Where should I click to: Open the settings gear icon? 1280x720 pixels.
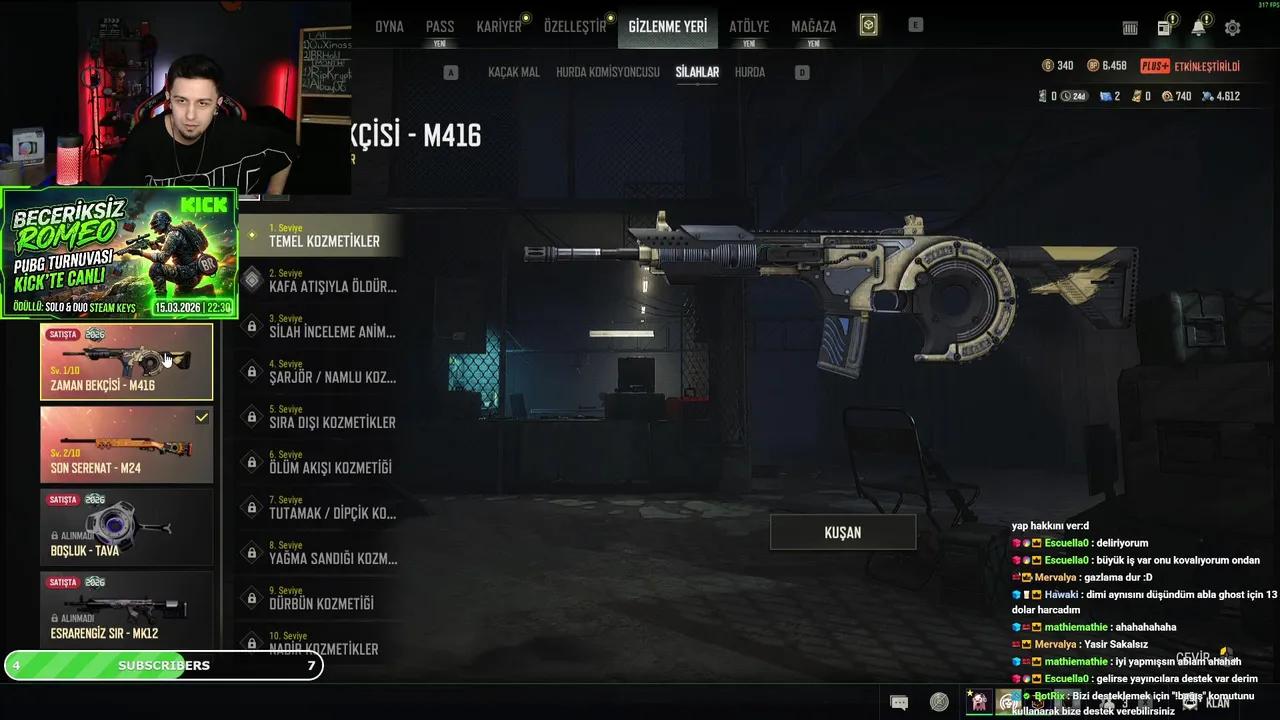tap(1232, 28)
